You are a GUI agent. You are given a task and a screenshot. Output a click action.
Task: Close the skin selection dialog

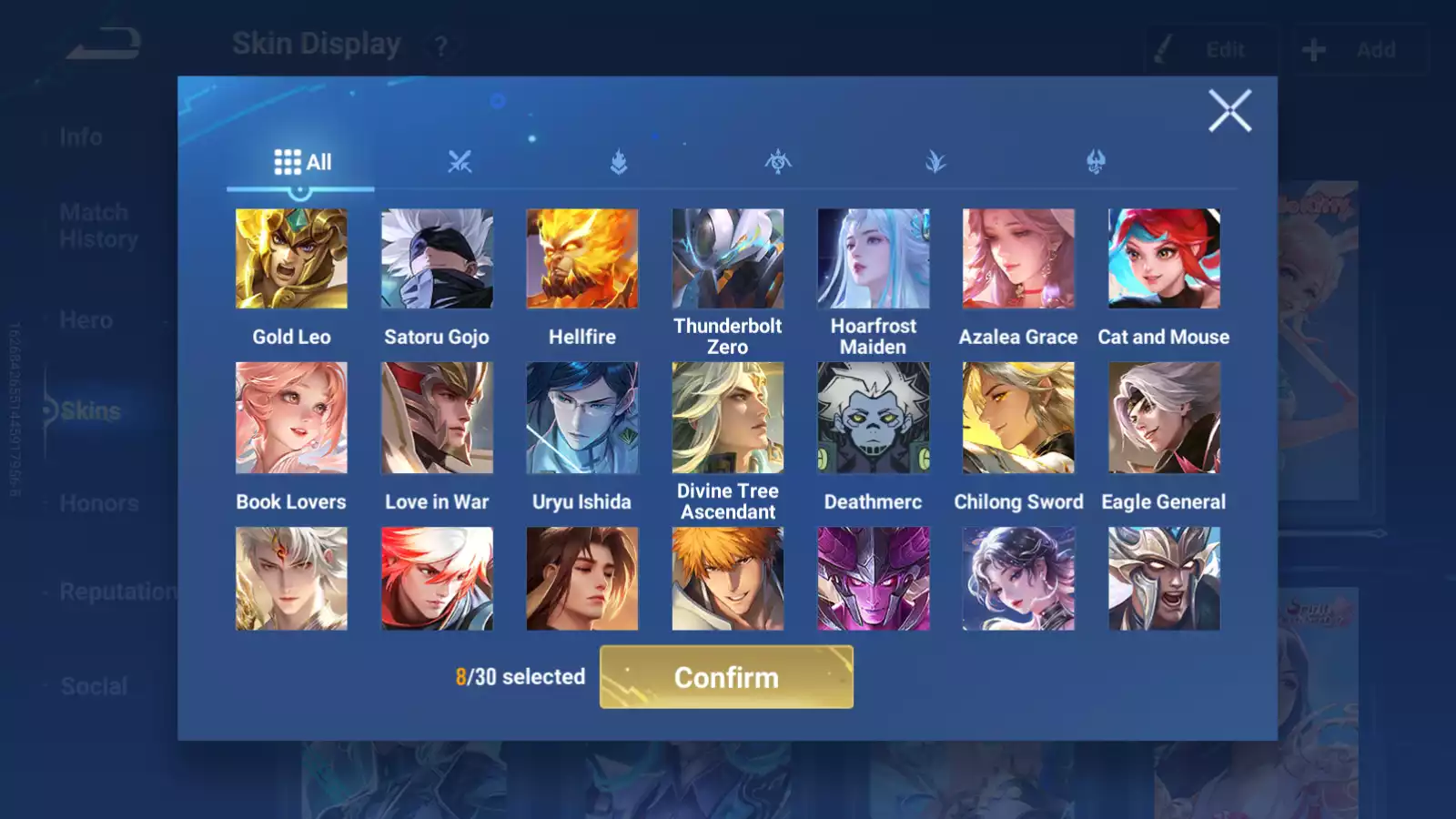(x=1229, y=111)
